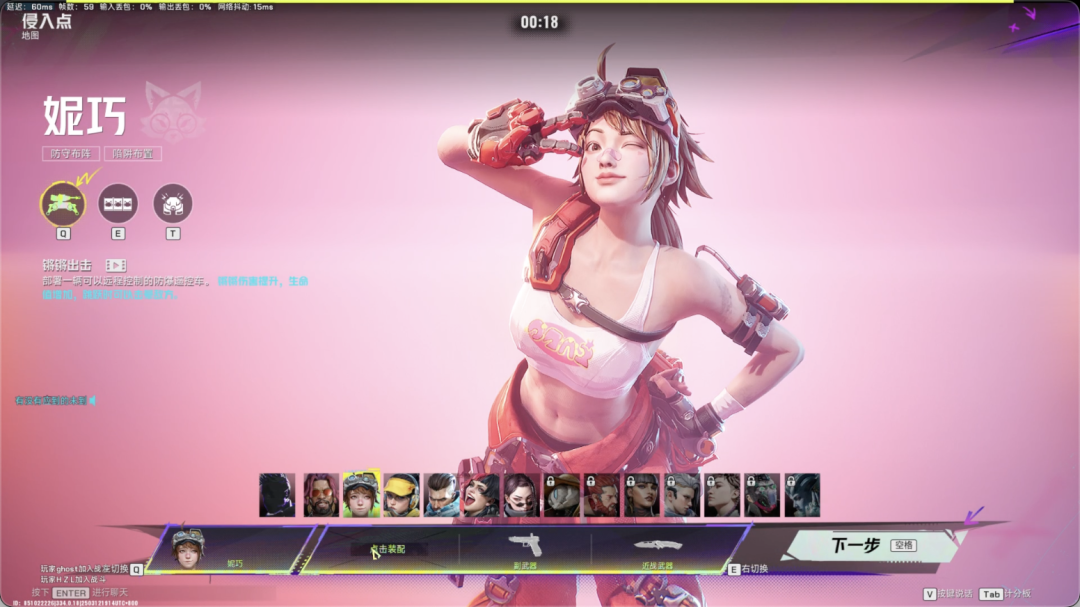Screen dimensions: 1080x607
Task: Pick the slick-haired man with undercut portrait
Action: coord(441,495)
